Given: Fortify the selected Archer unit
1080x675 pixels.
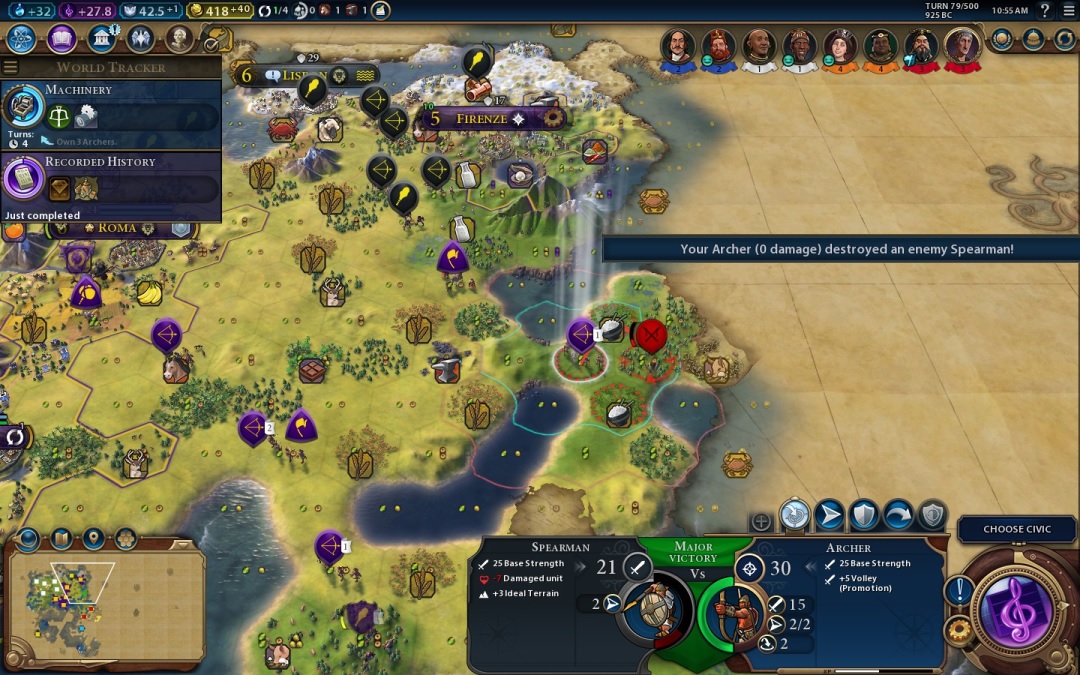Looking at the screenshot, I should click(863, 515).
